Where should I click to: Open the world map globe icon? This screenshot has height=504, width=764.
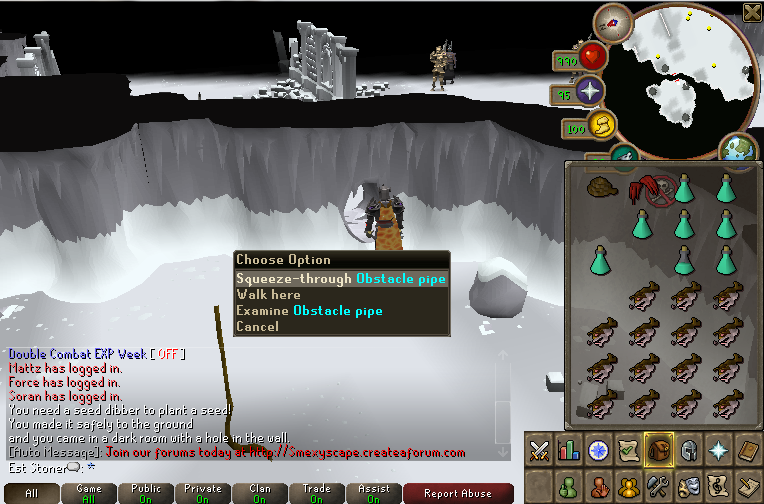(x=741, y=149)
